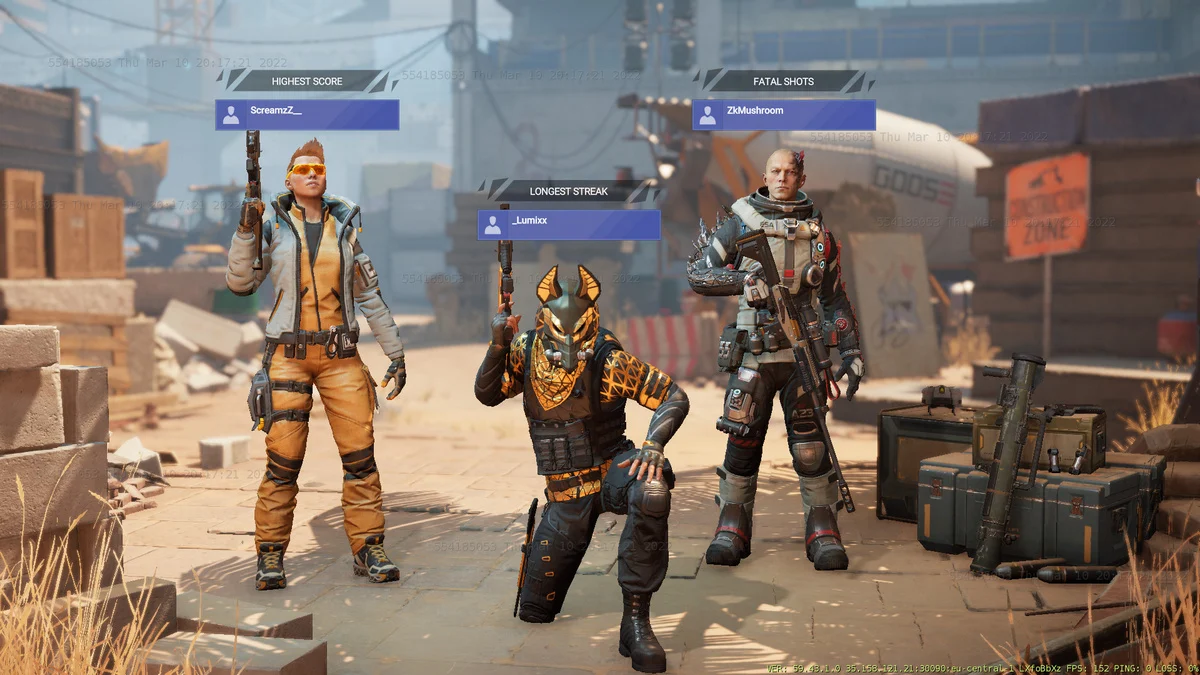Select ScreamzZ__ highest score player card
Viewport: 1200px width, 675px height.
coord(307,114)
